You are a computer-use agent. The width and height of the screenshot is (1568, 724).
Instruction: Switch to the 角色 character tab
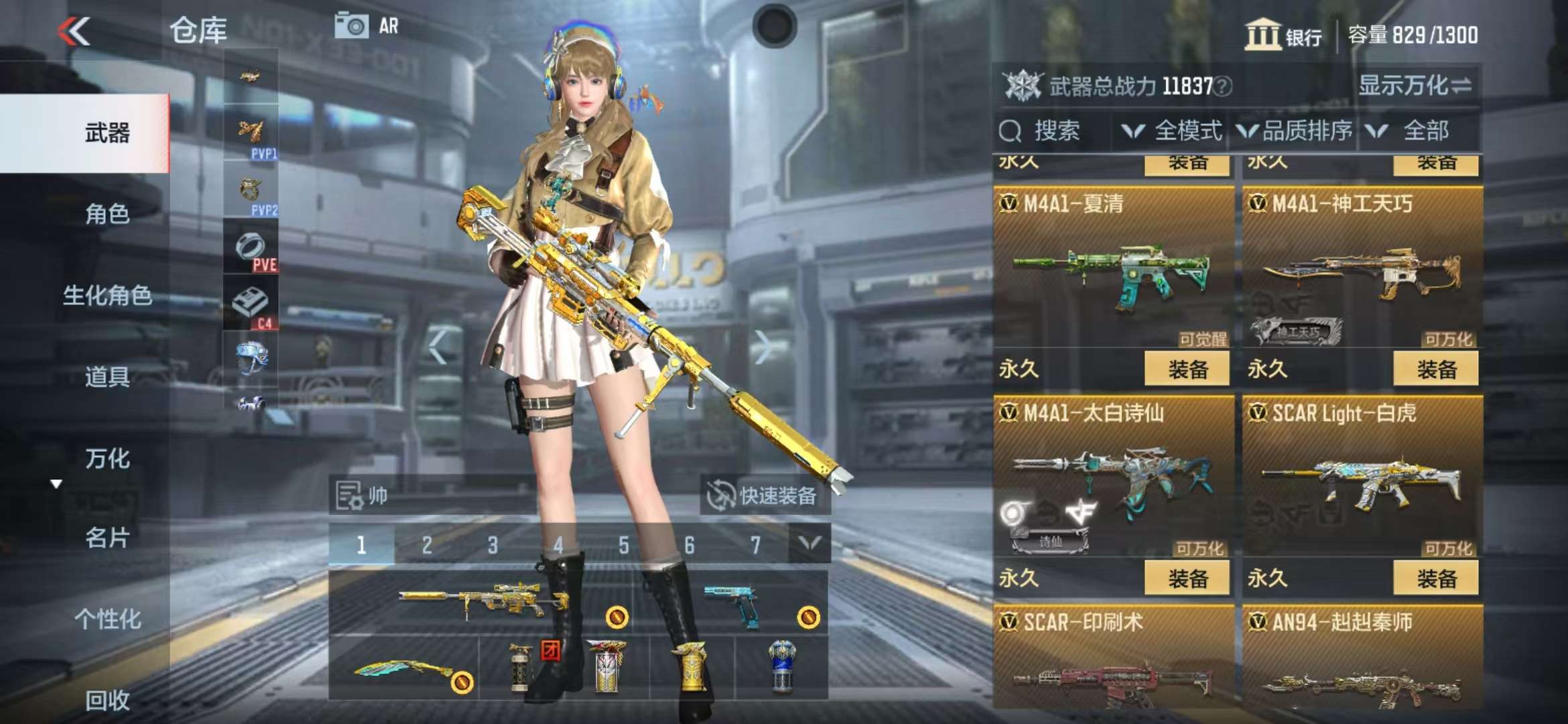click(x=107, y=214)
